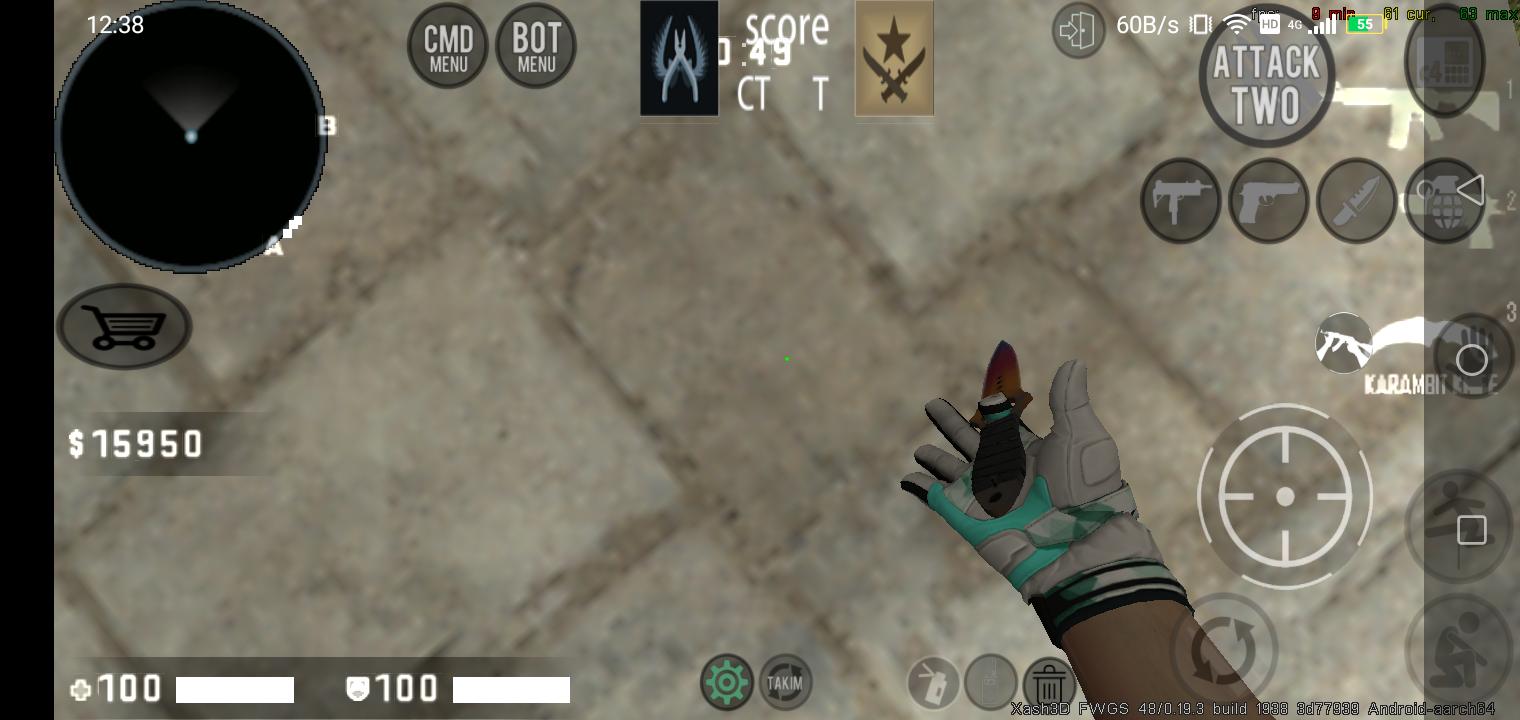Tap the exit door icon at top
This screenshot has width=1520, height=720.
[1077, 31]
